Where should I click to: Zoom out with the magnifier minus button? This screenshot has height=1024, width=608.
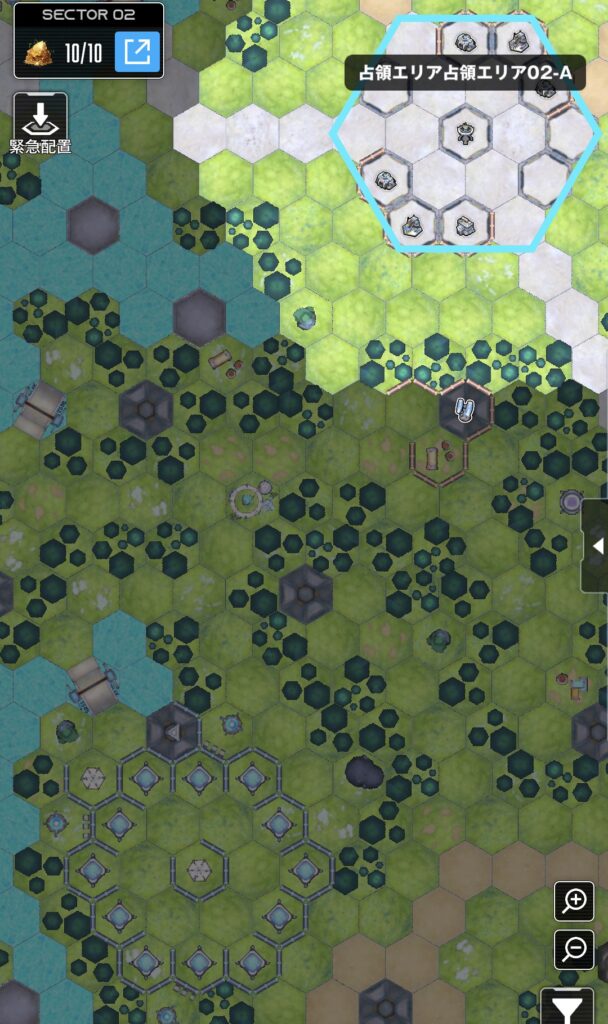(x=574, y=949)
